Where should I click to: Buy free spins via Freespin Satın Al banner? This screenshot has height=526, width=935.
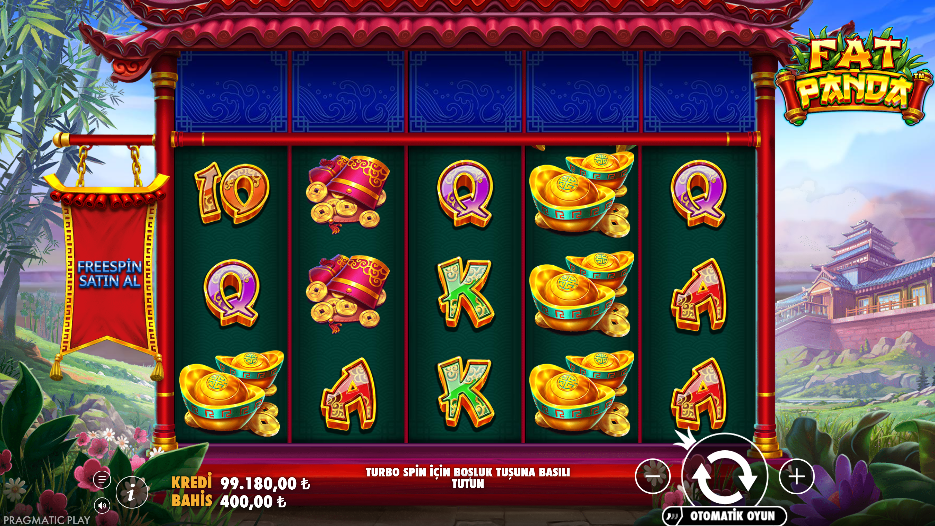coord(110,272)
